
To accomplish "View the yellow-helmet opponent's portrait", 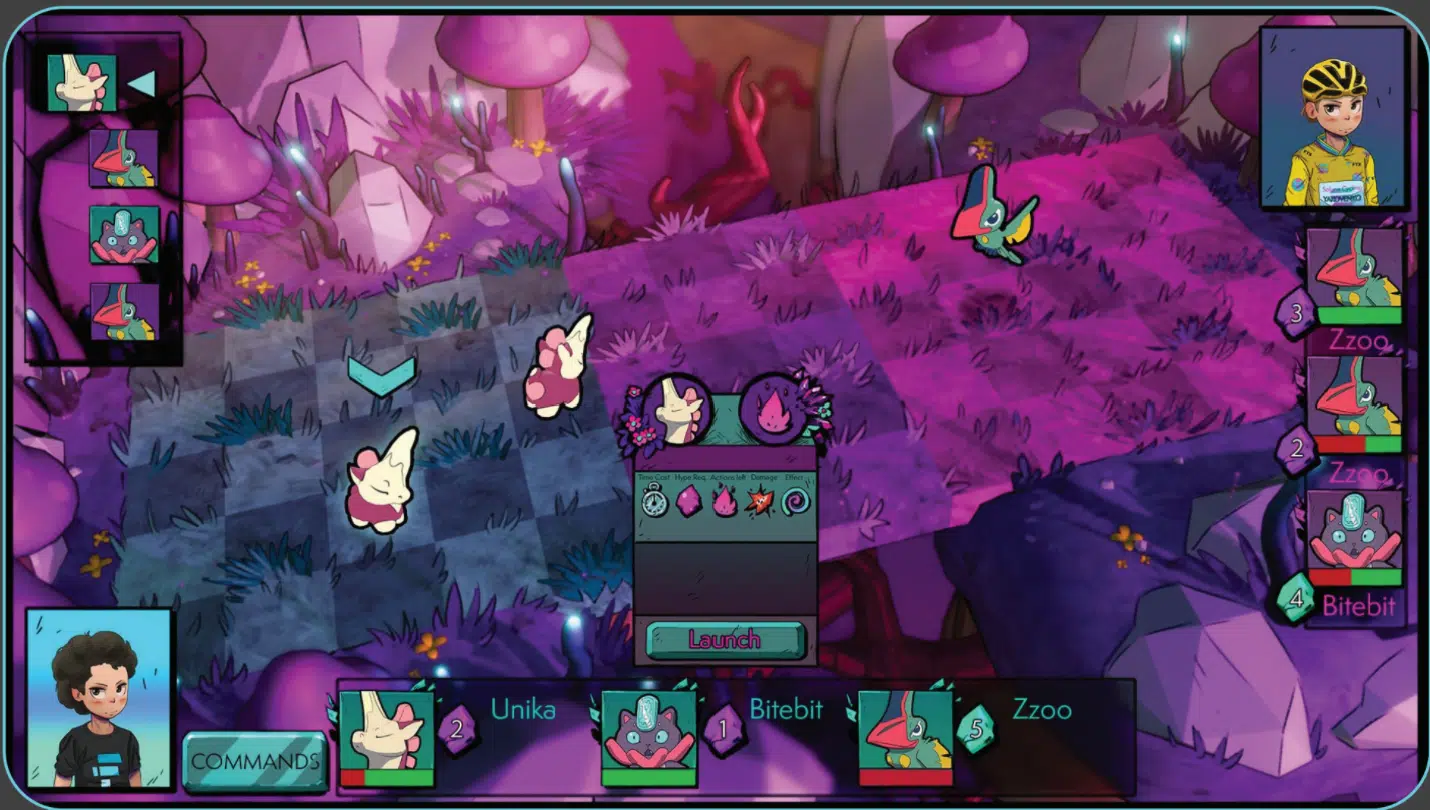I will (1333, 118).
